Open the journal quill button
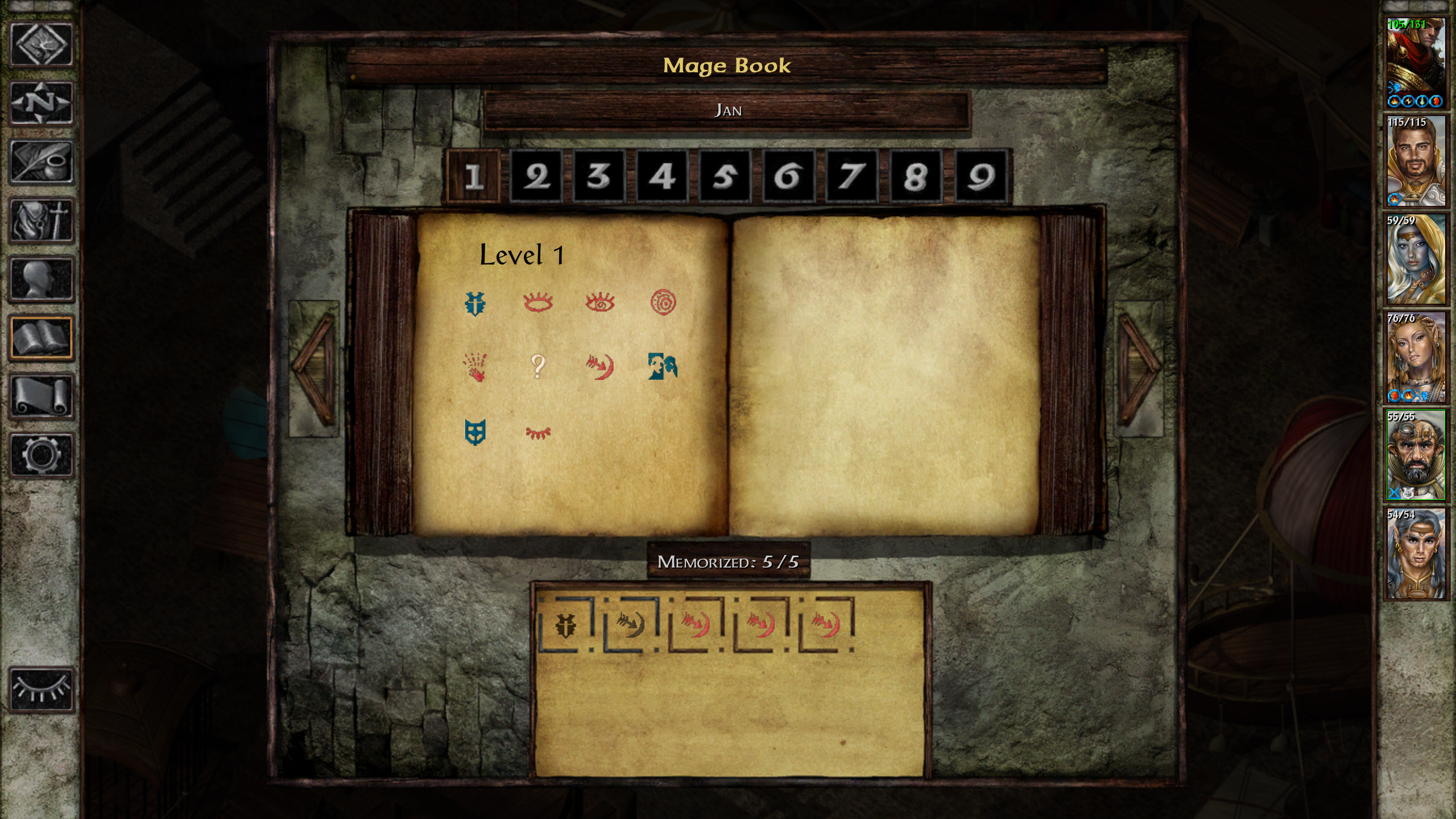 pyautogui.click(x=42, y=162)
